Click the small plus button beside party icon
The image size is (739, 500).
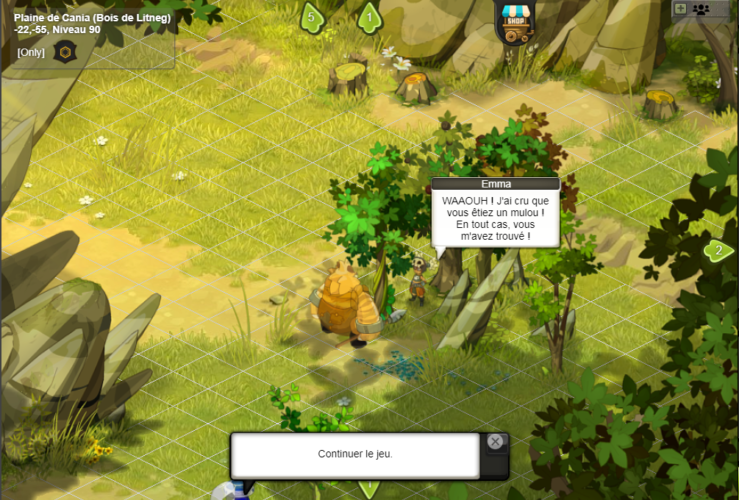click(x=680, y=9)
